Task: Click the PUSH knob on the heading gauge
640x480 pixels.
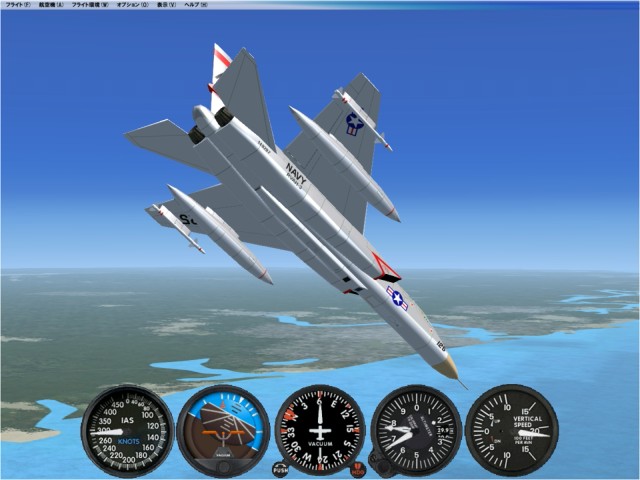Action: point(280,468)
